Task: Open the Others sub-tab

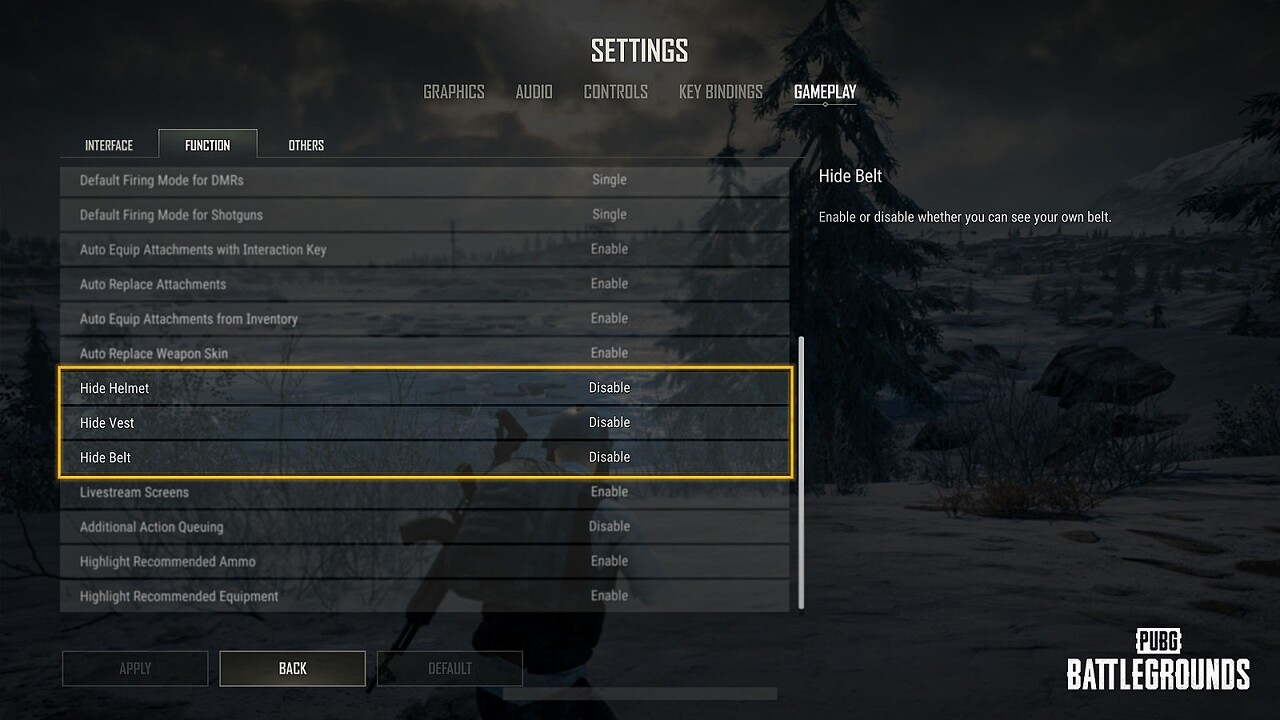Action: point(306,145)
